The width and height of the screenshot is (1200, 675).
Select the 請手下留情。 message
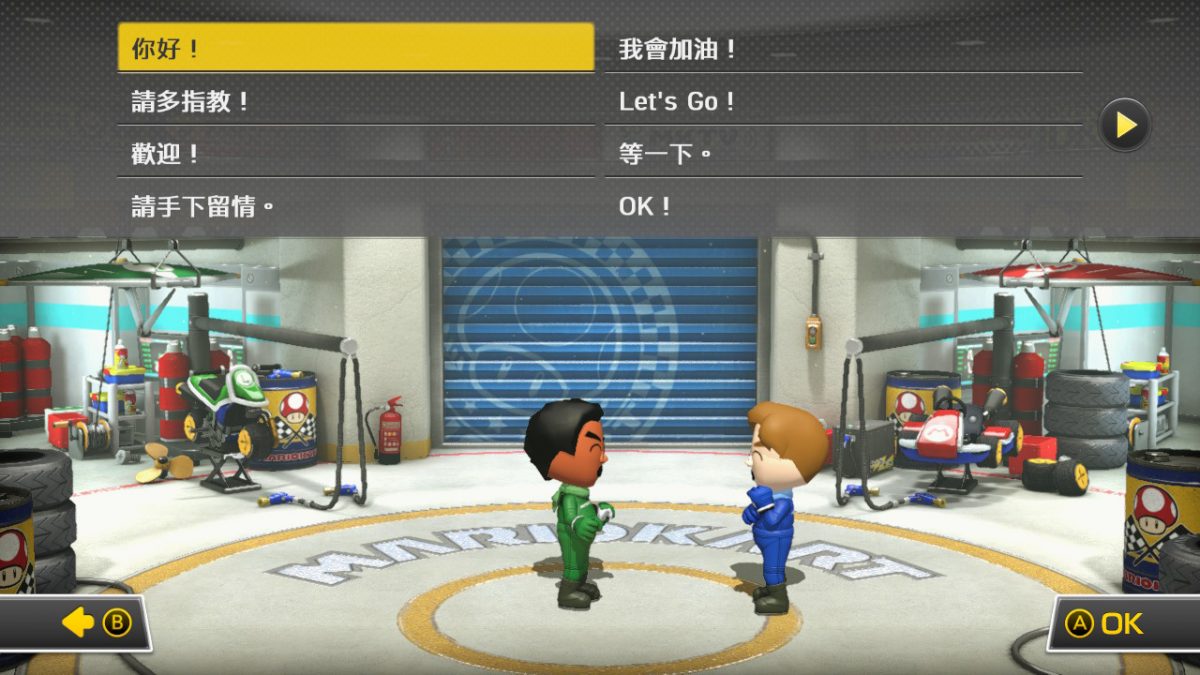(355, 207)
